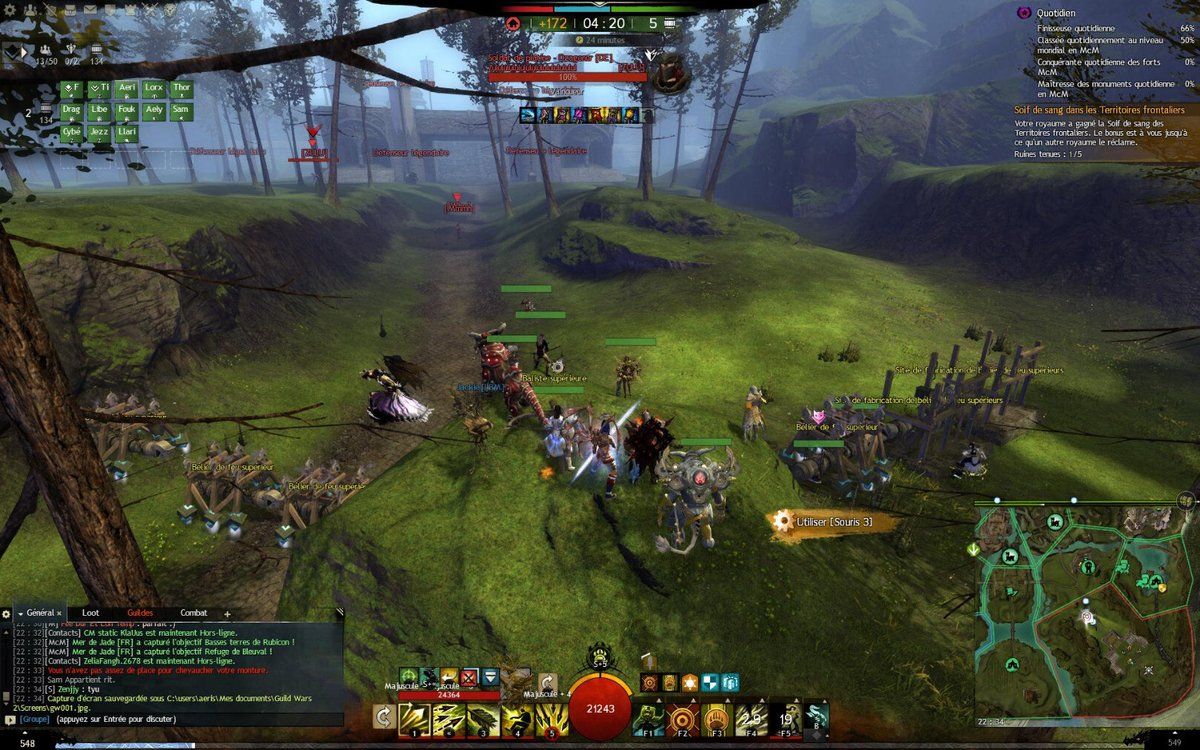This screenshot has width=1200, height=750.
Task: Select squad member Aeri
Action: tap(126, 88)
